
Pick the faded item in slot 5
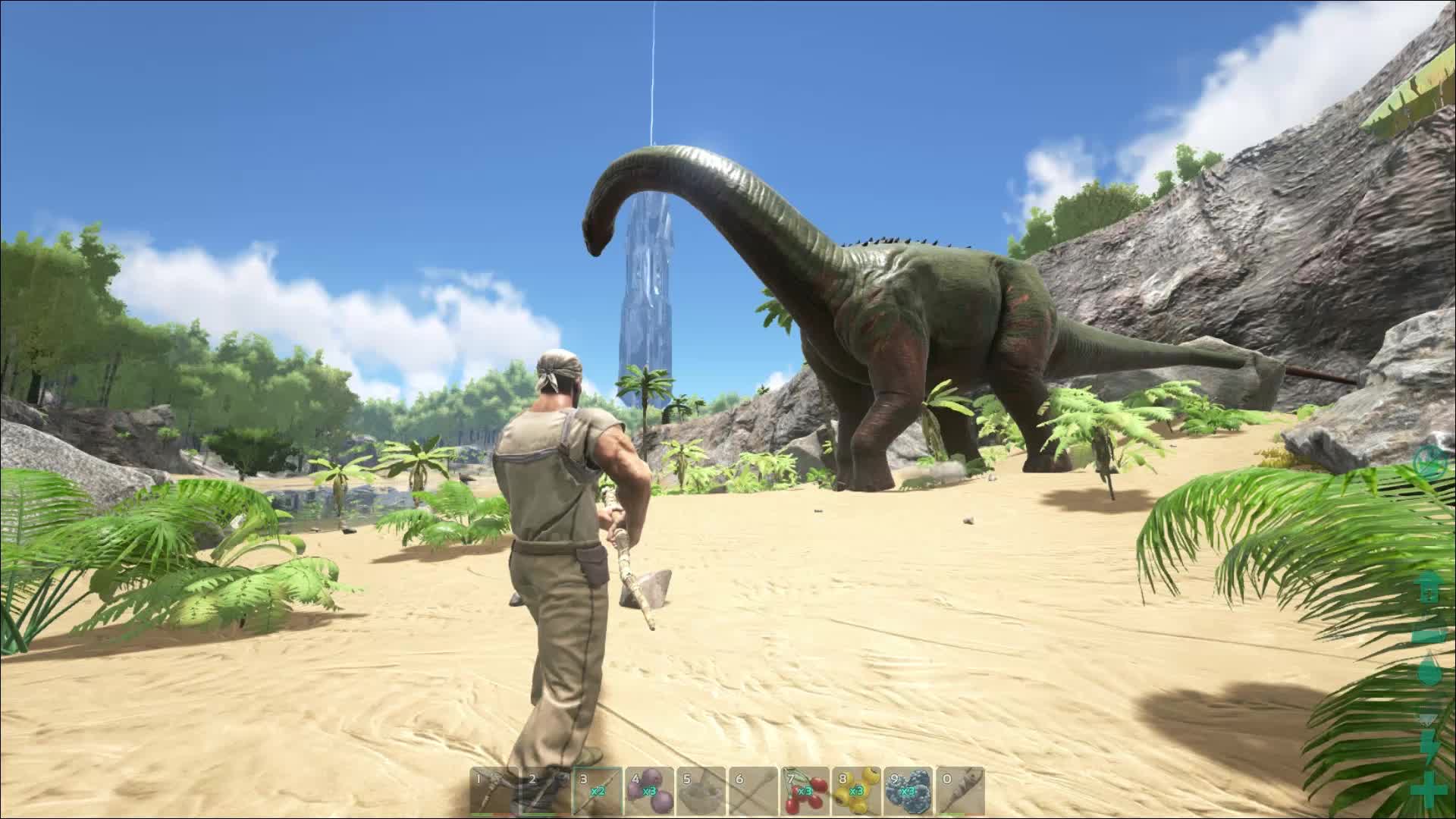(701, 790)
